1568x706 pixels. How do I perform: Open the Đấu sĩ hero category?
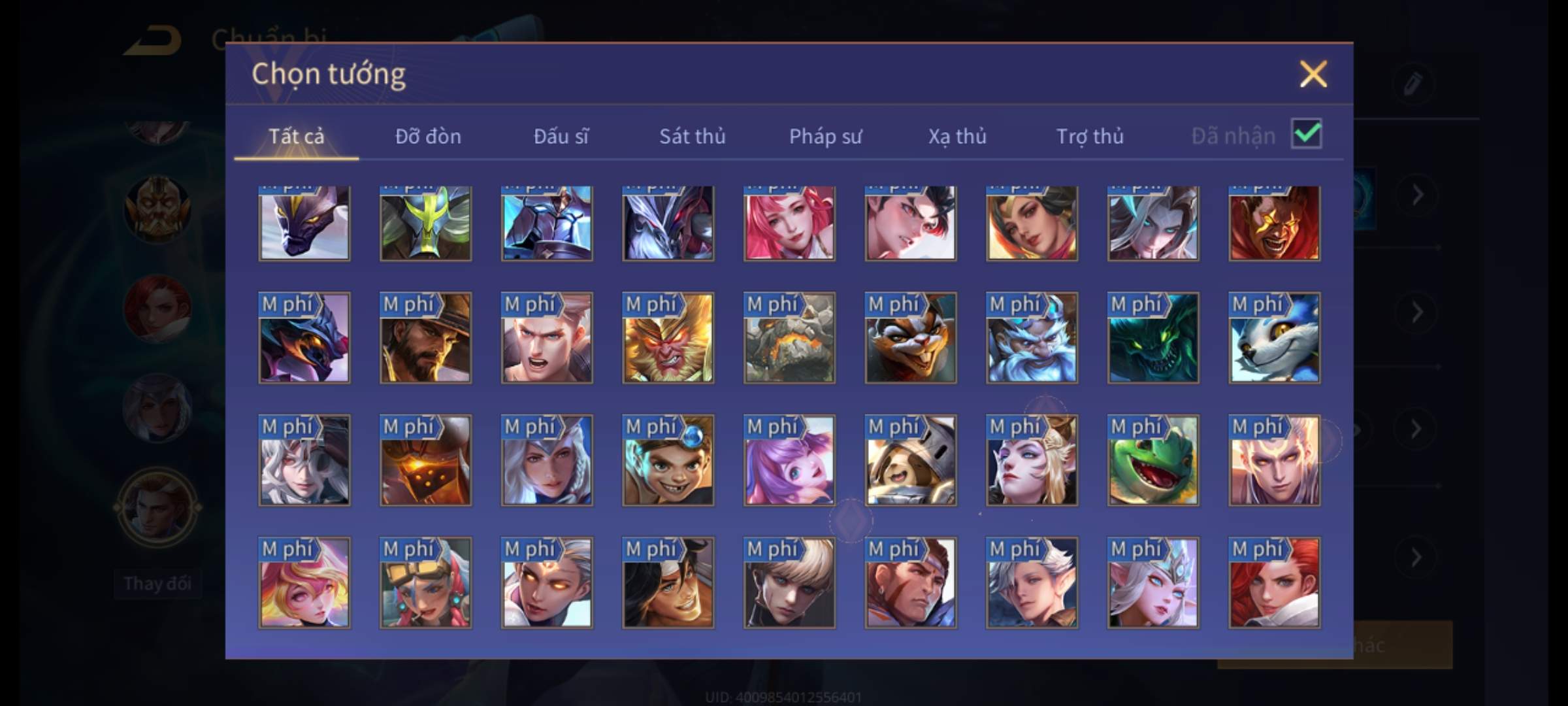coord(561,136)
